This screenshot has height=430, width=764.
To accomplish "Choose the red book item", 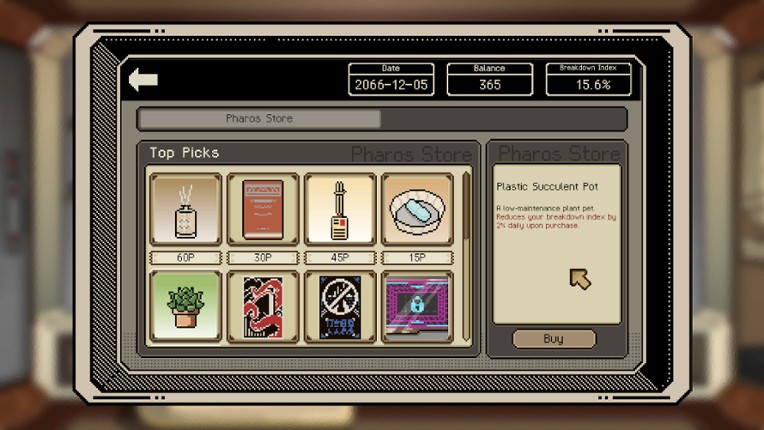I will (x=263, y=210).
